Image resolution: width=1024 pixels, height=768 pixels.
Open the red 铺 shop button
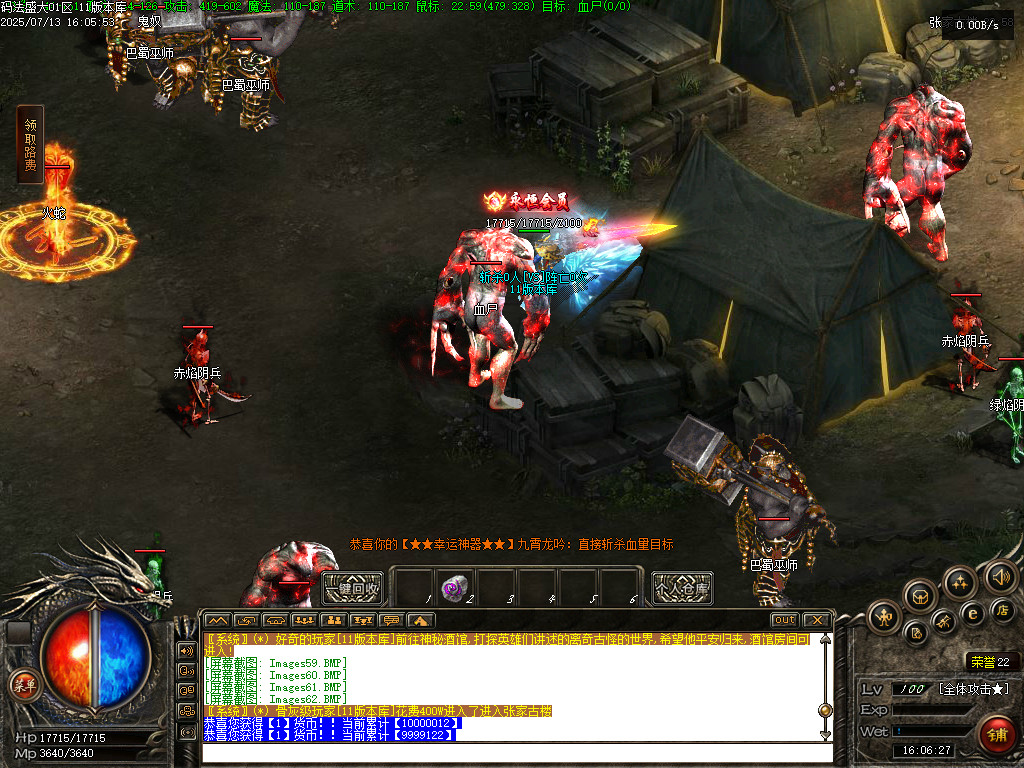click(995, 734)
